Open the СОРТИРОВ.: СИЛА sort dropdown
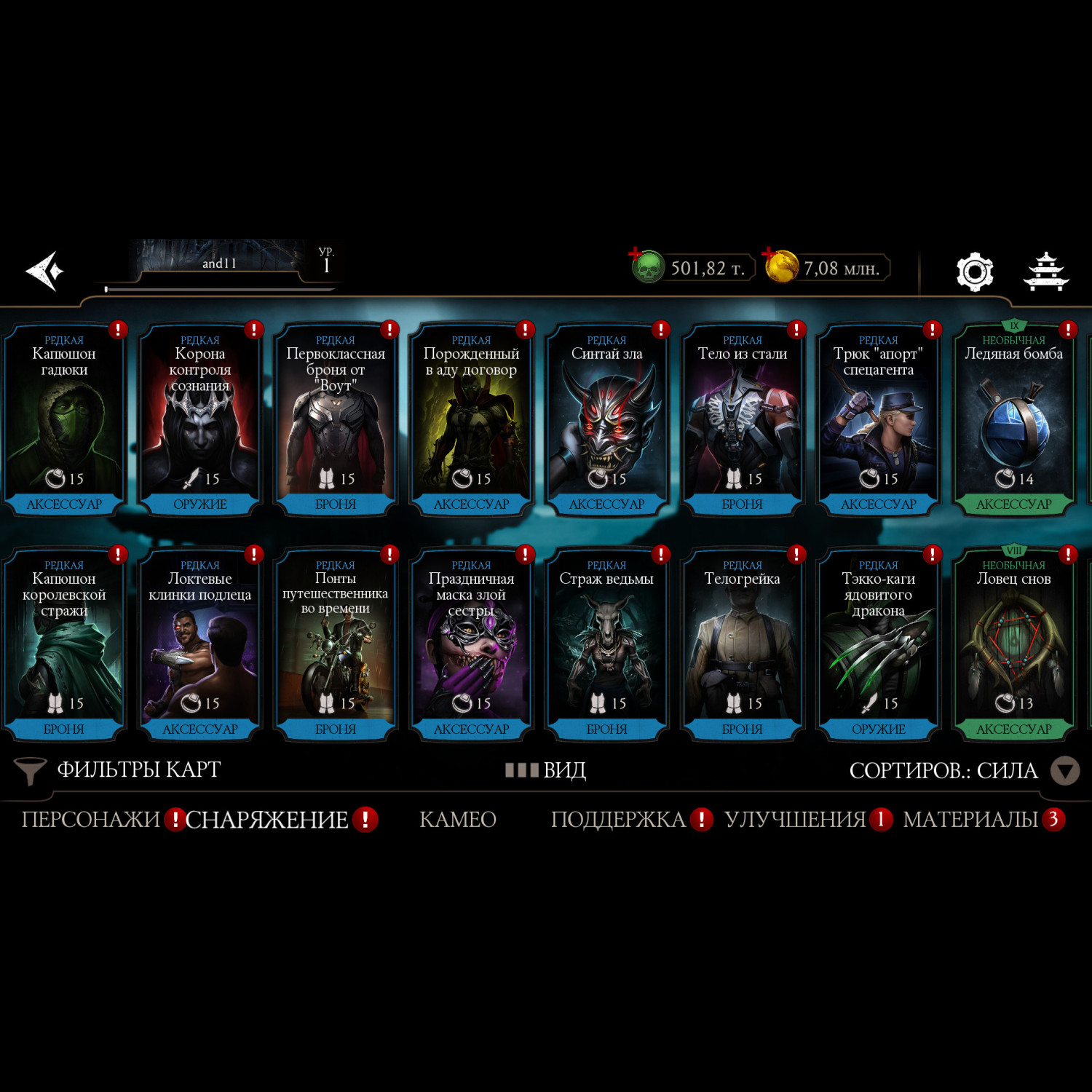Screen dimensions: 1092x1092 962,771
